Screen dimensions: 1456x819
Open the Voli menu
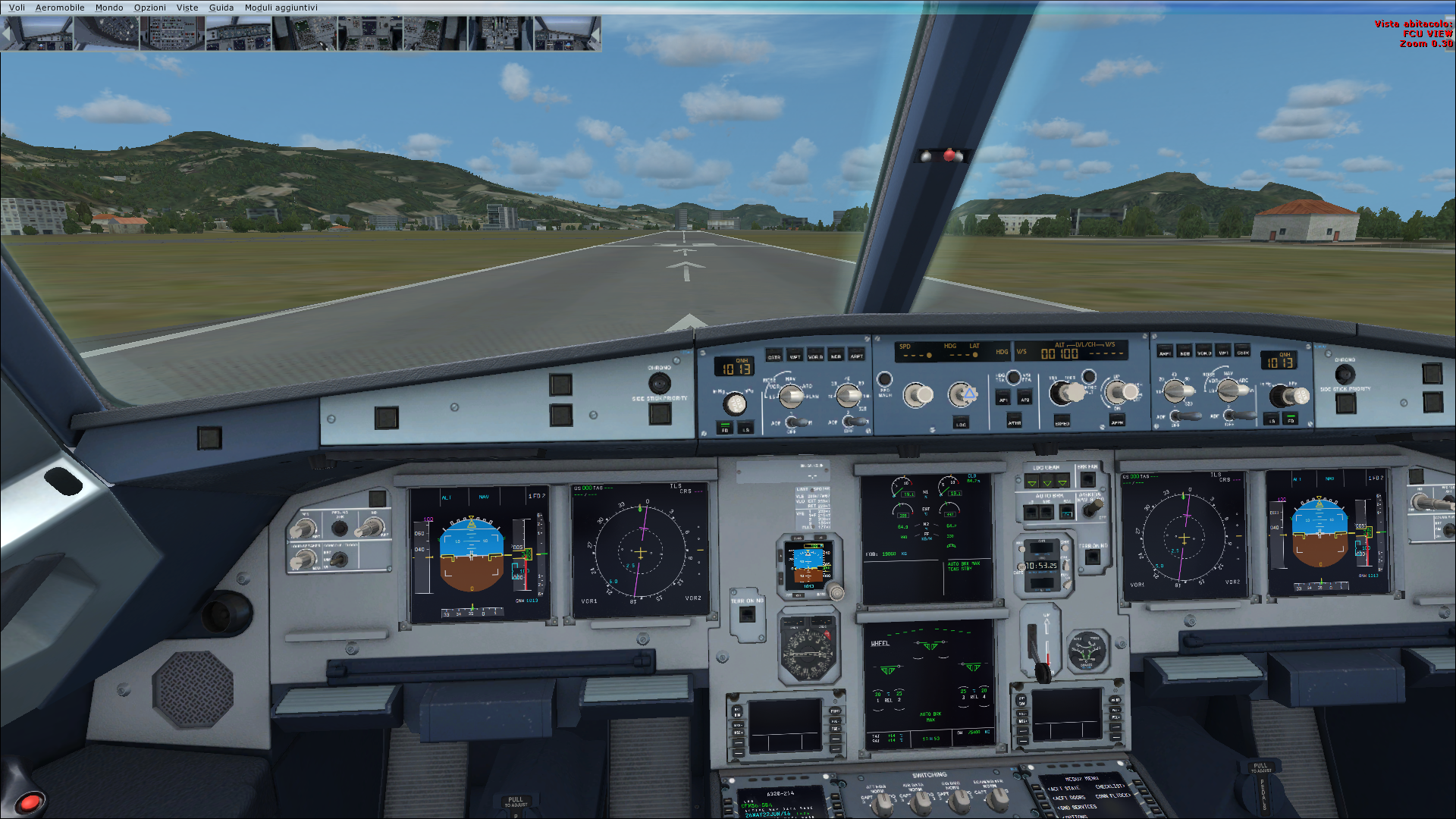(x=17, y=8)
